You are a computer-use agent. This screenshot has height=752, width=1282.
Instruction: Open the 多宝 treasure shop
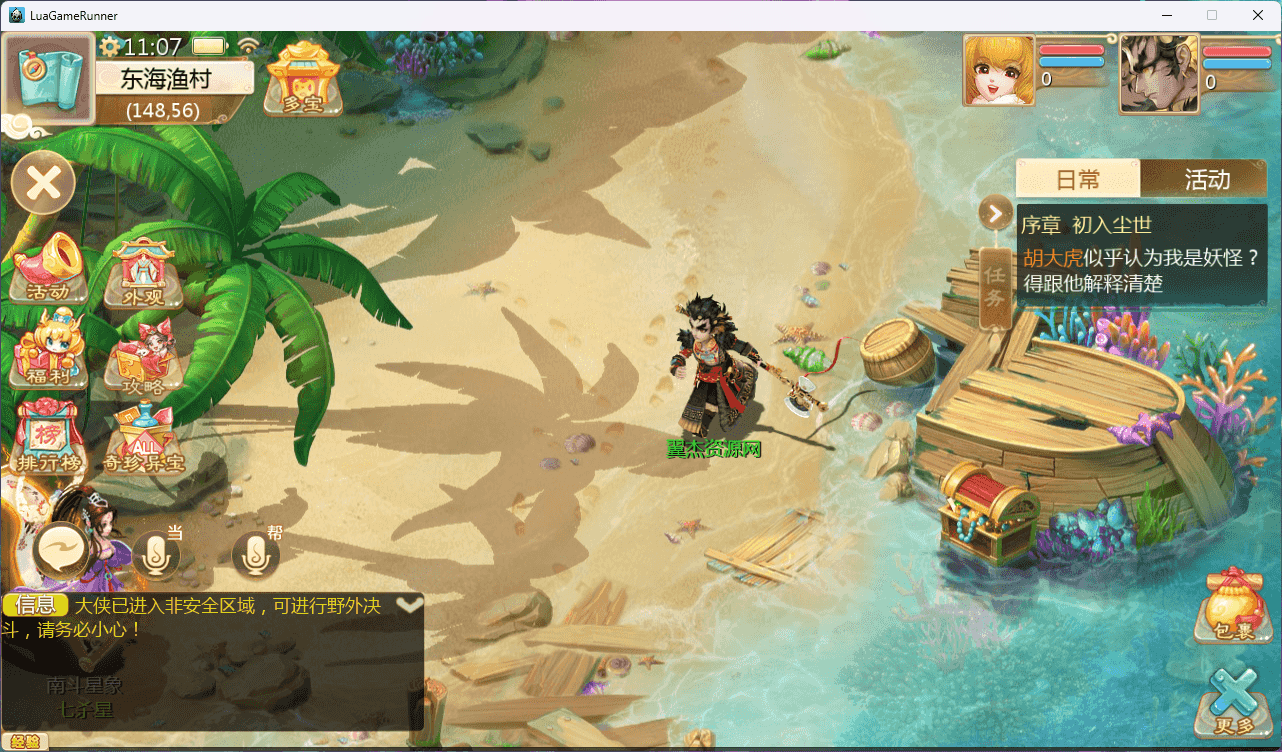[303, 79]
